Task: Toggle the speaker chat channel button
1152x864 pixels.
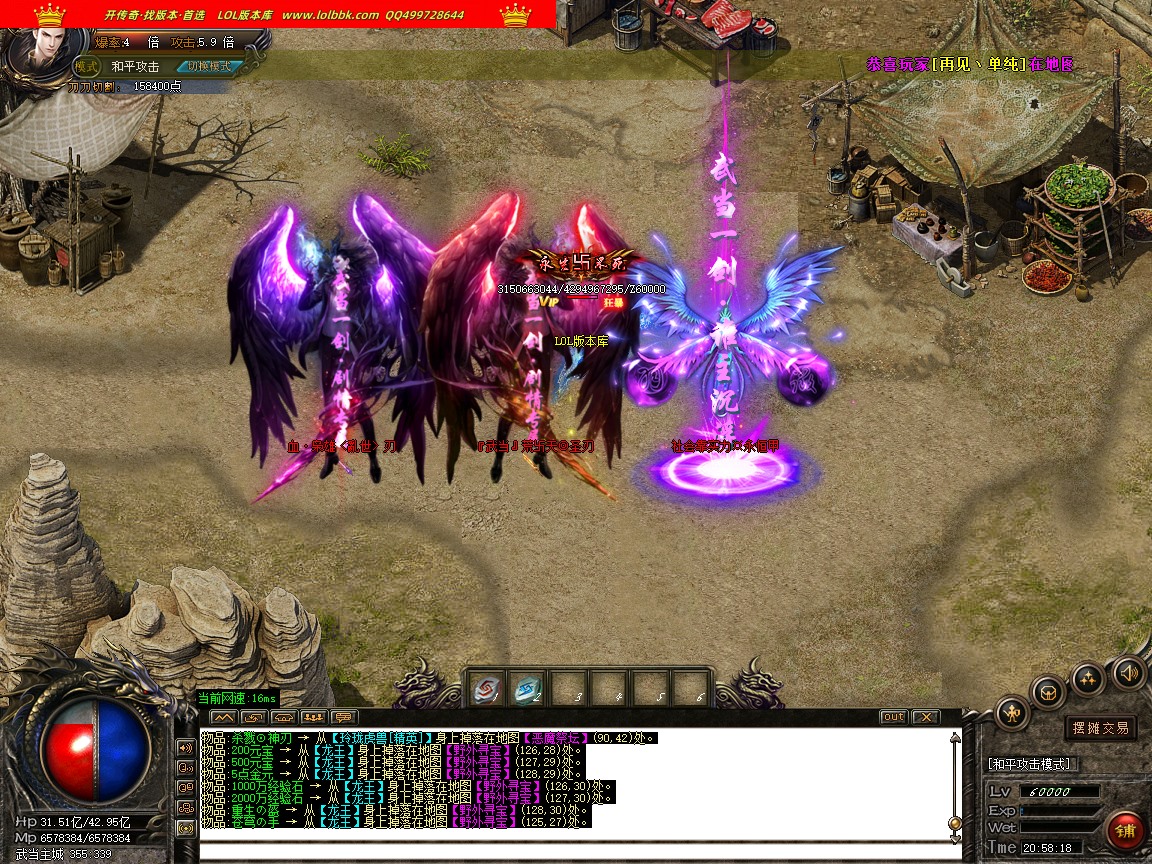Action: (x=185, y=747)
